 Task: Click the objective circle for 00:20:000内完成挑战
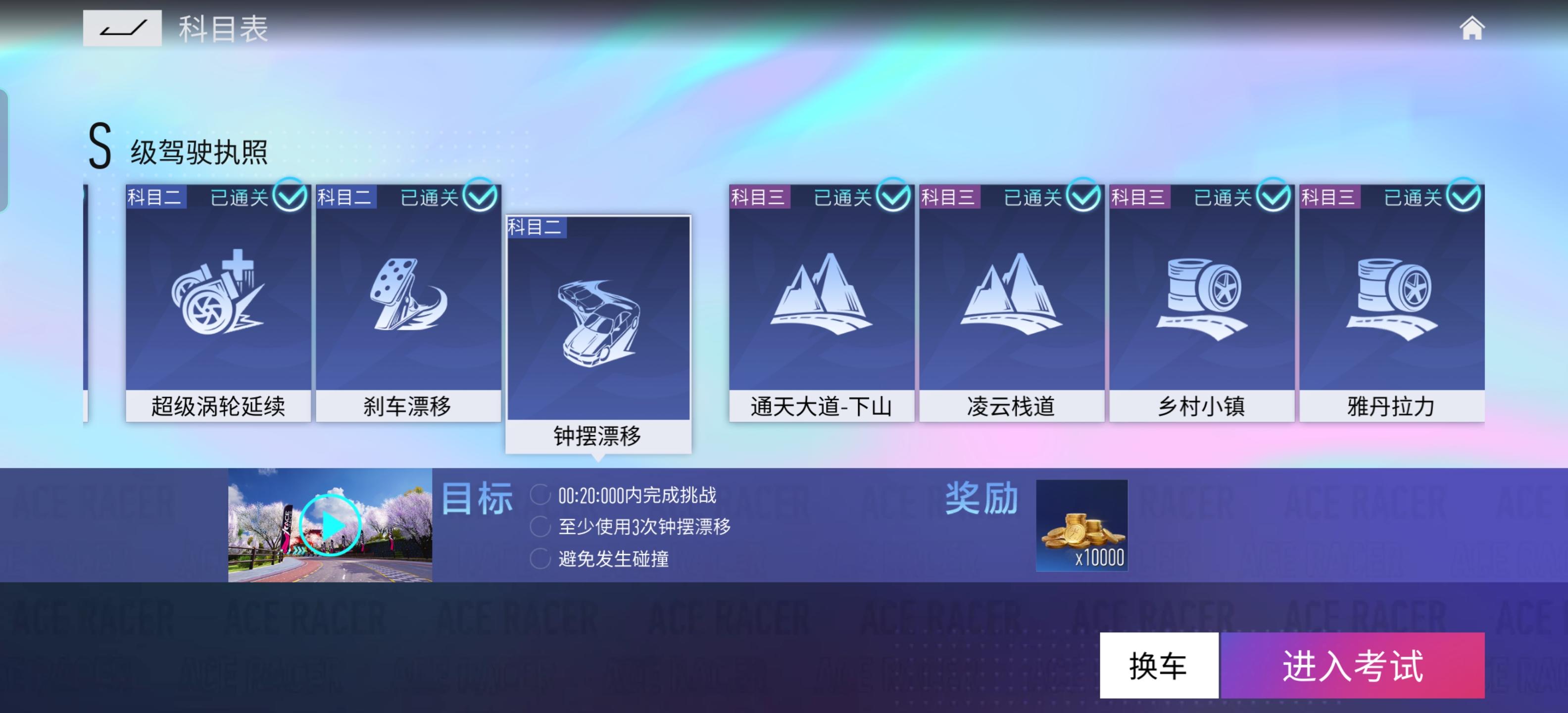[539, 496]
